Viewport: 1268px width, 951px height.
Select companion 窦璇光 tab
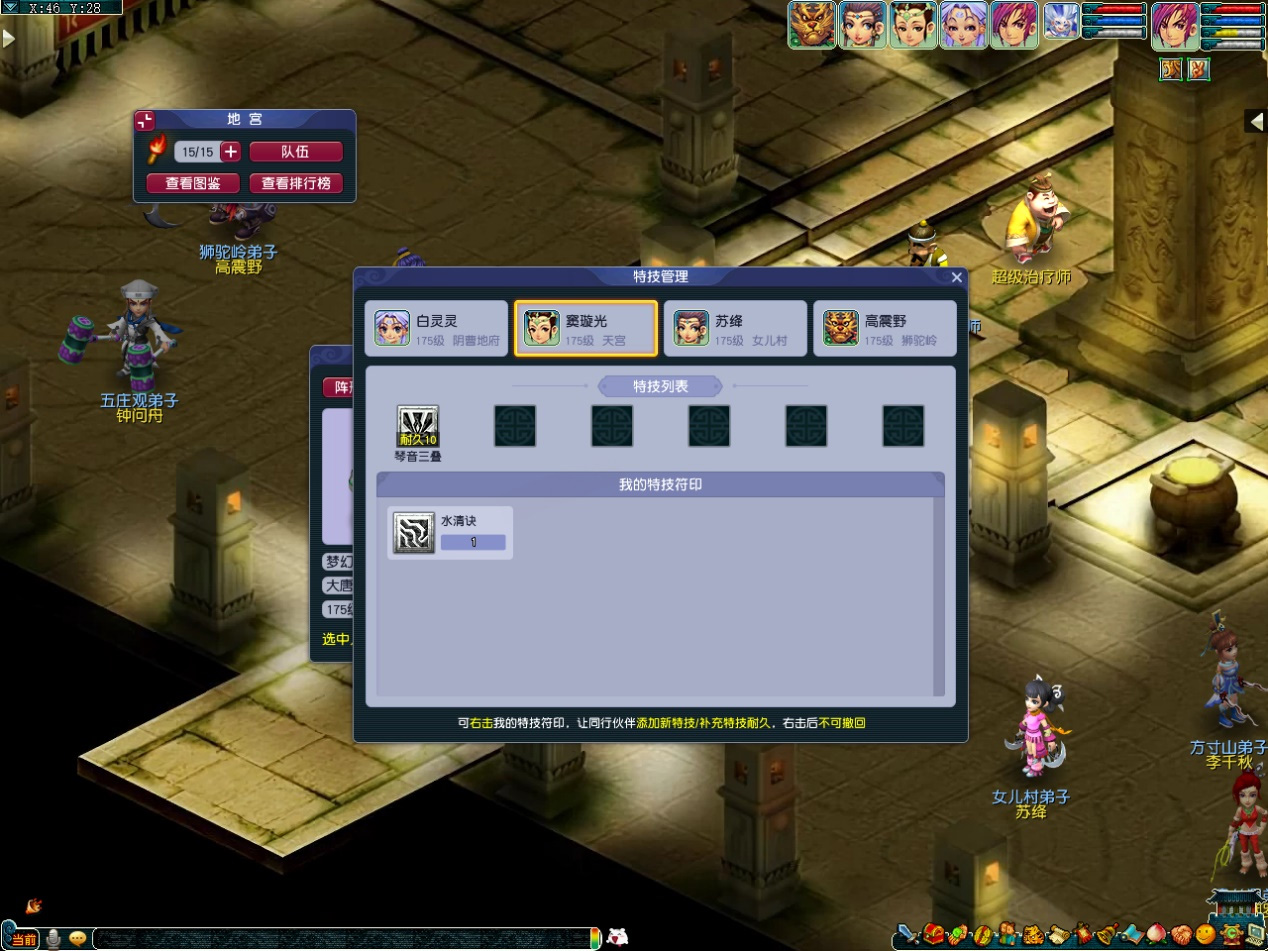click(x=586, y=328)
